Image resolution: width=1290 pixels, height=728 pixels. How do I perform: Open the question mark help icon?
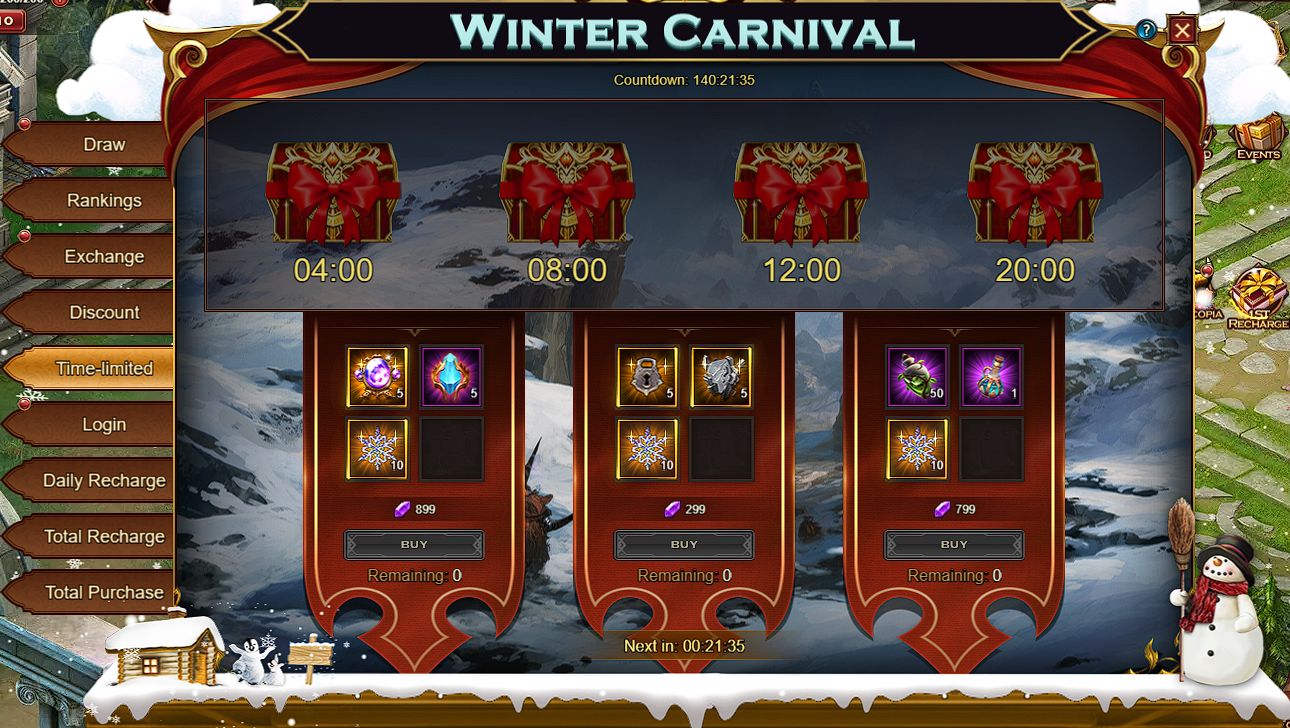[1146, 30]
